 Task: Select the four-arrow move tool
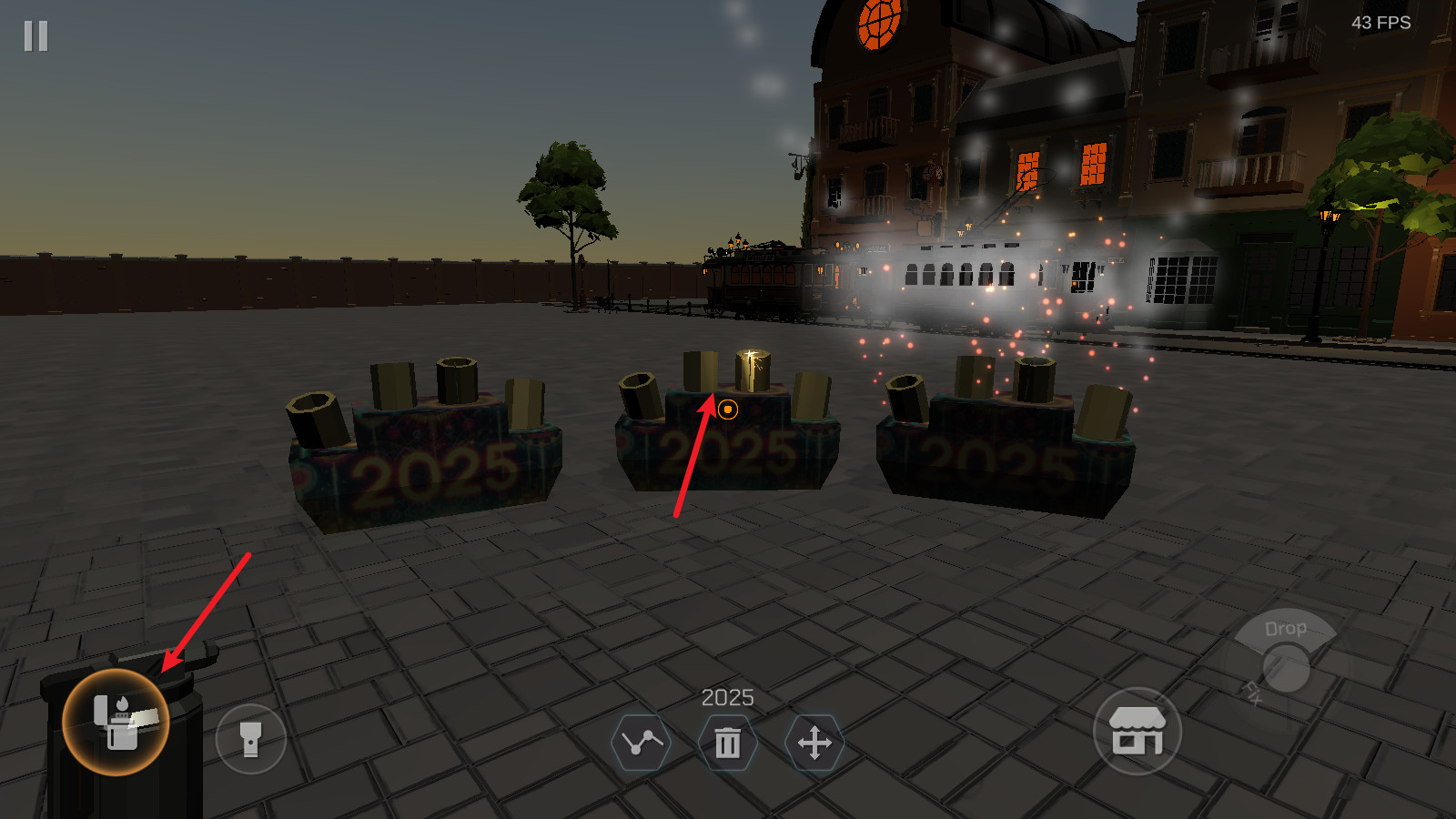[814, 743]
